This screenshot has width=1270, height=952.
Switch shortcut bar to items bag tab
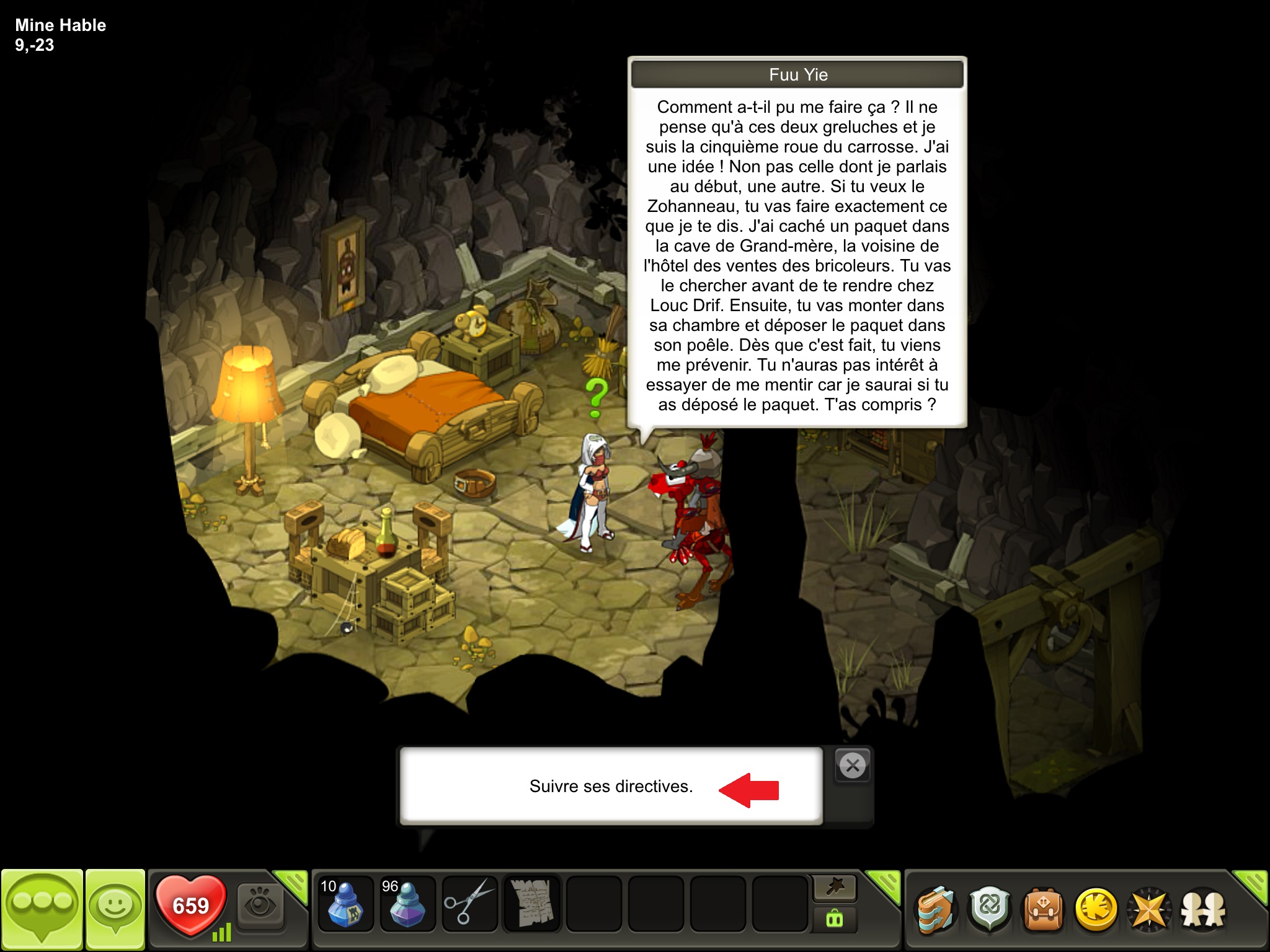(x=835, y=920)
